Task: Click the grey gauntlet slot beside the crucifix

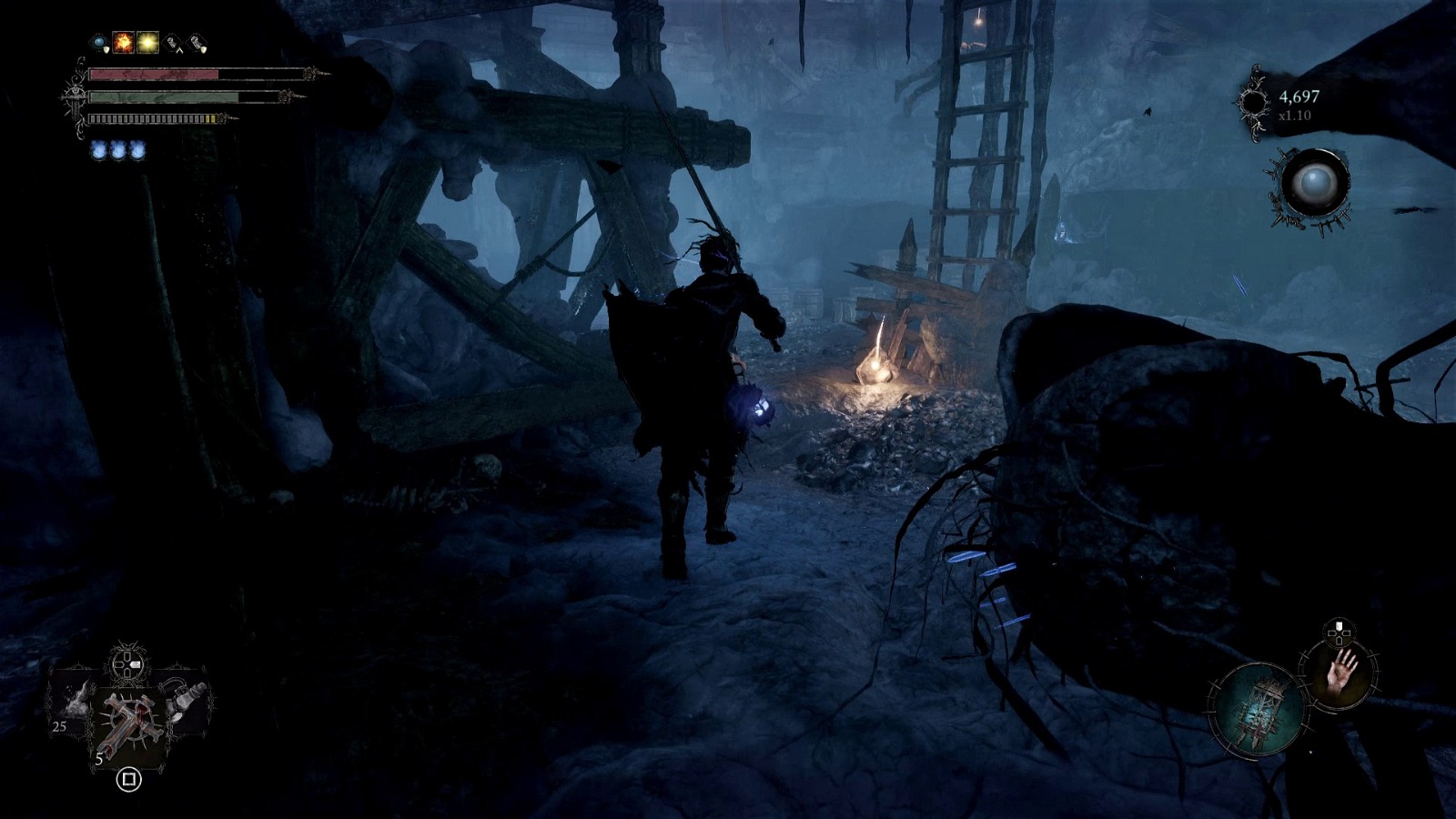Action: pos(184,700)
